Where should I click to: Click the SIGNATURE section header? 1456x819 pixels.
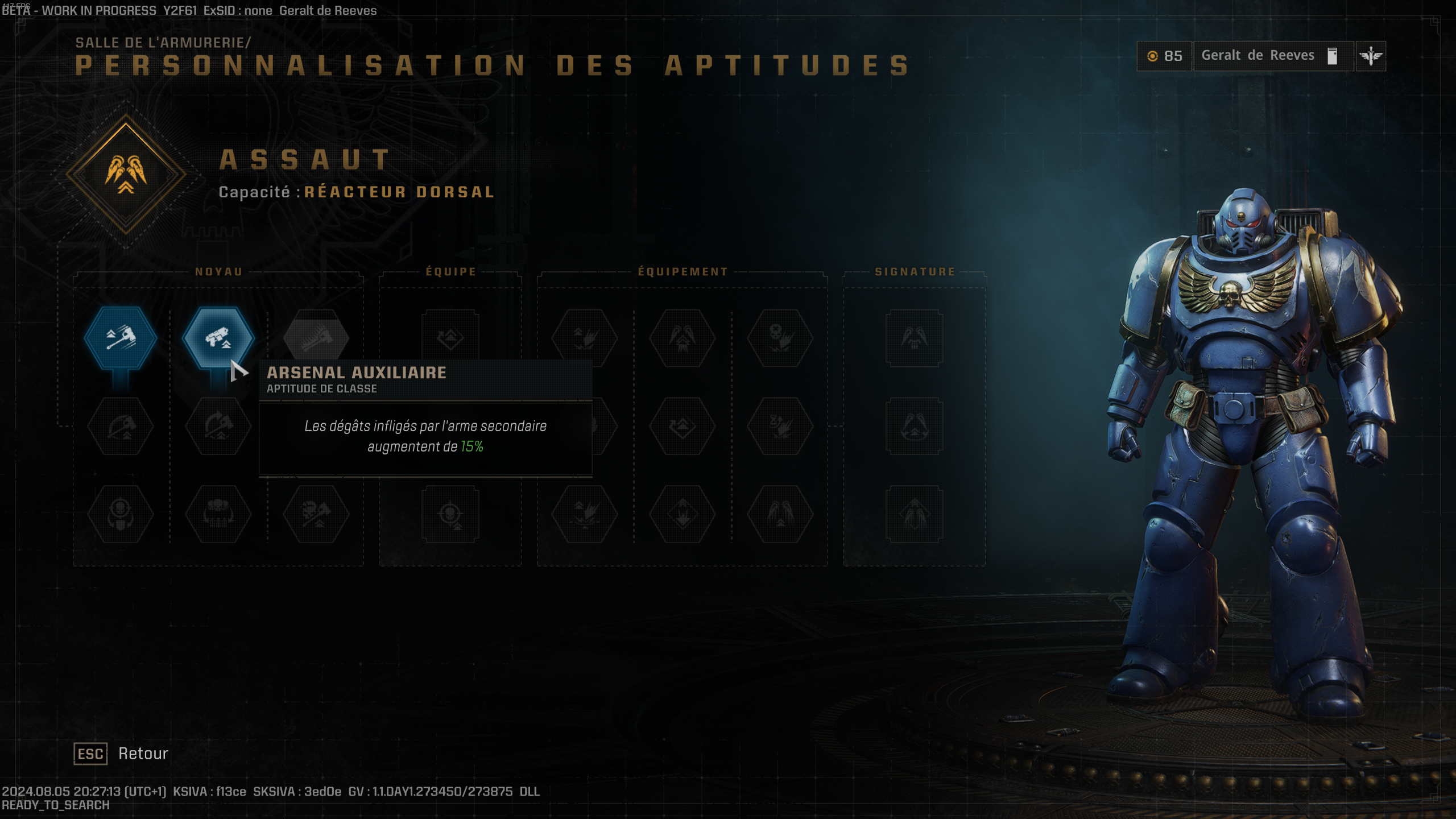(x=912, y=271)
